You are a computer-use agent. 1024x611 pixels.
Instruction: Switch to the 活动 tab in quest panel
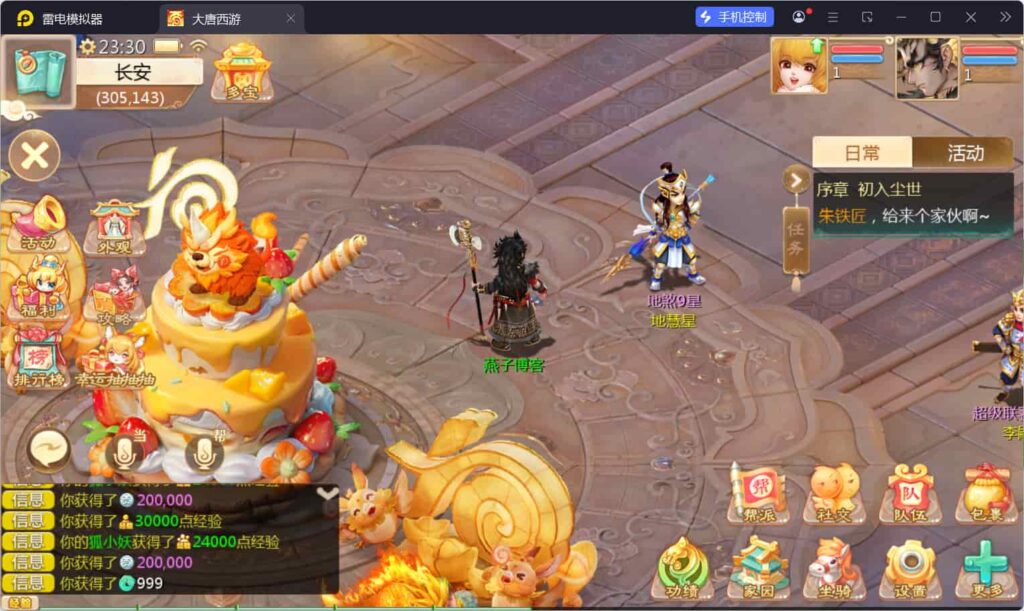[964, 153]
